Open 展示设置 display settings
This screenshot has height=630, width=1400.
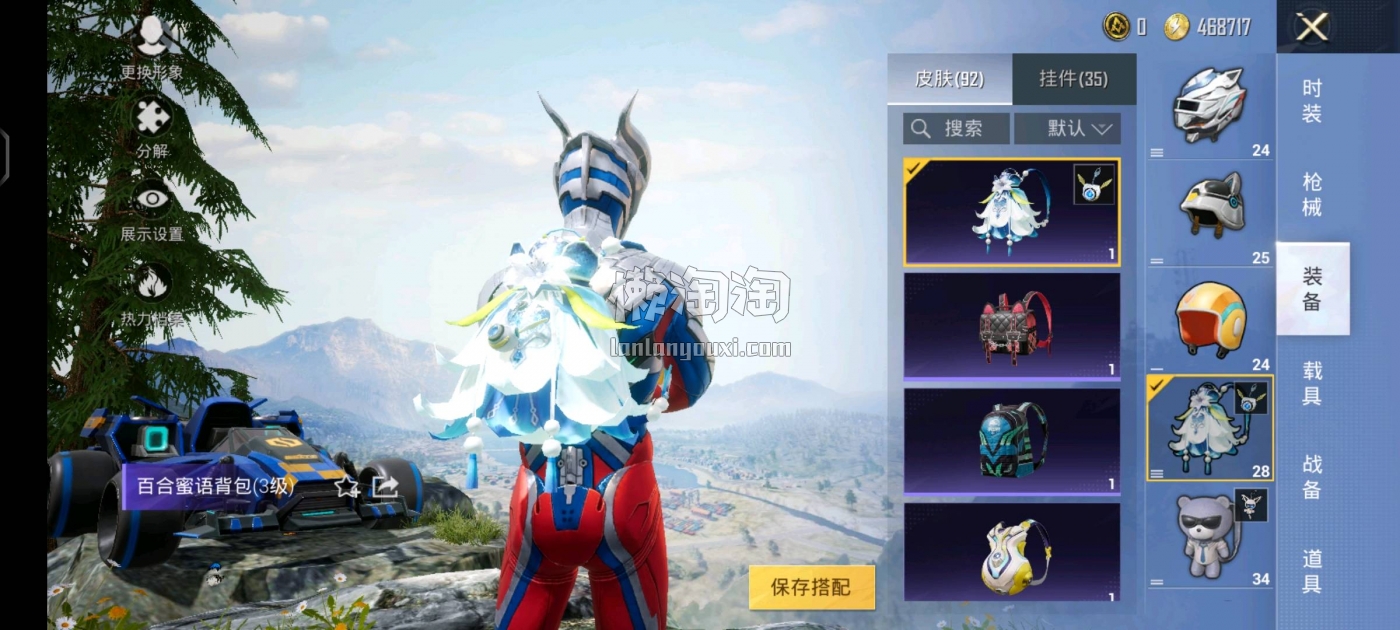point(152,210)
